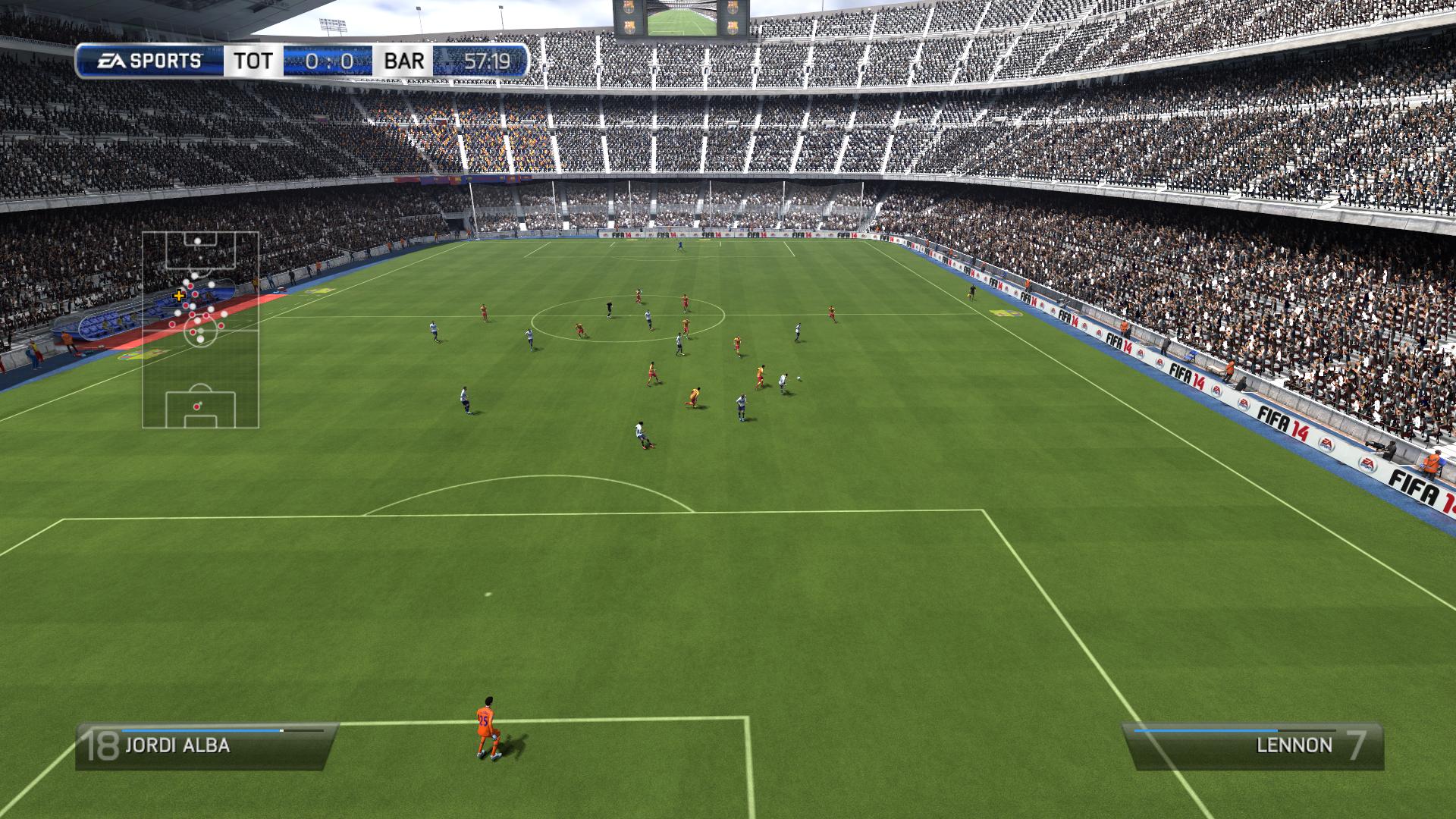Image resolution: width=1456 pixels, height=819 pixels.
Task: Click the pitch radar minimap
Action: (x=200, y=330)
